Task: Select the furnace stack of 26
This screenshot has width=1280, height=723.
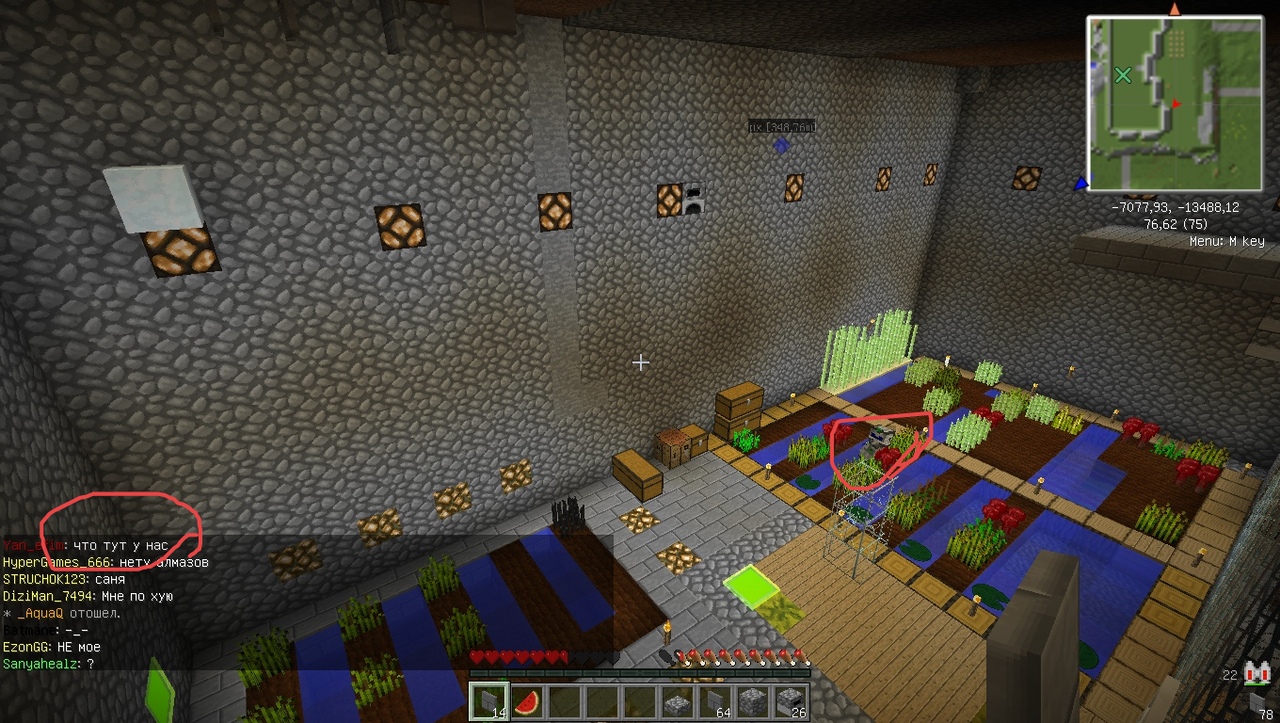Action: point(790,701)
